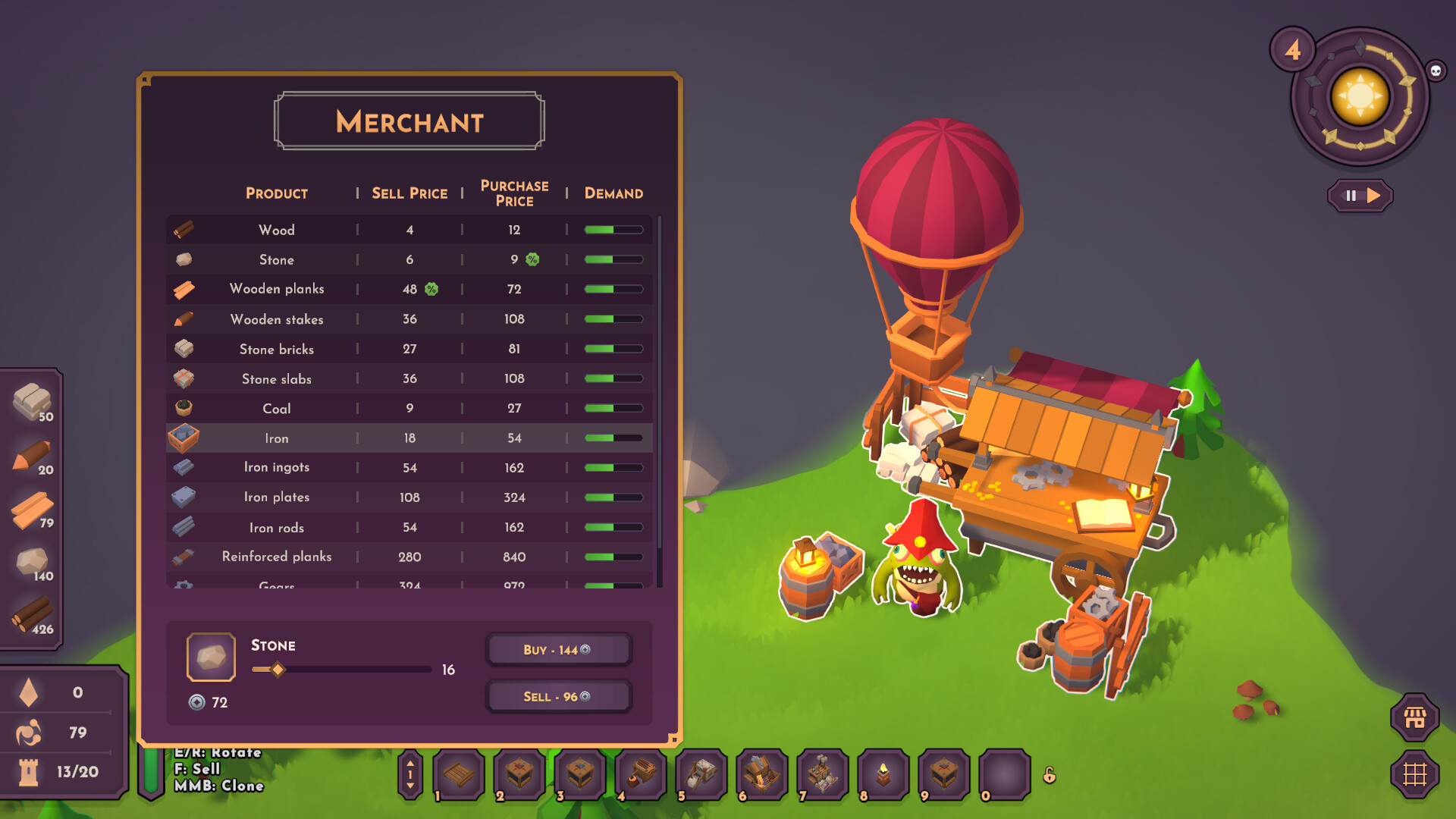
Task: Toggle the grid overlay button
Action: click(x=1414, y=774)
